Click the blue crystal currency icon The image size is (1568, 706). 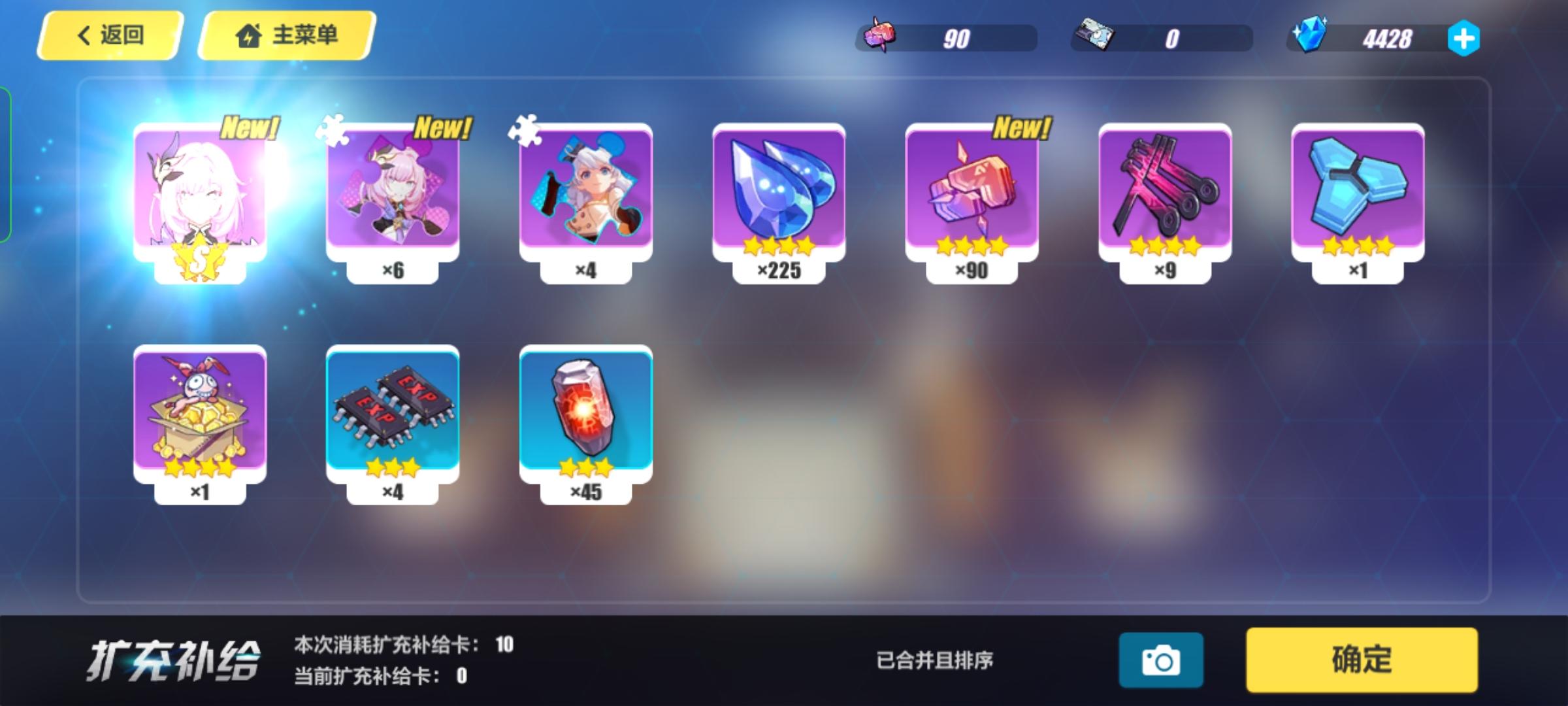1309,38
